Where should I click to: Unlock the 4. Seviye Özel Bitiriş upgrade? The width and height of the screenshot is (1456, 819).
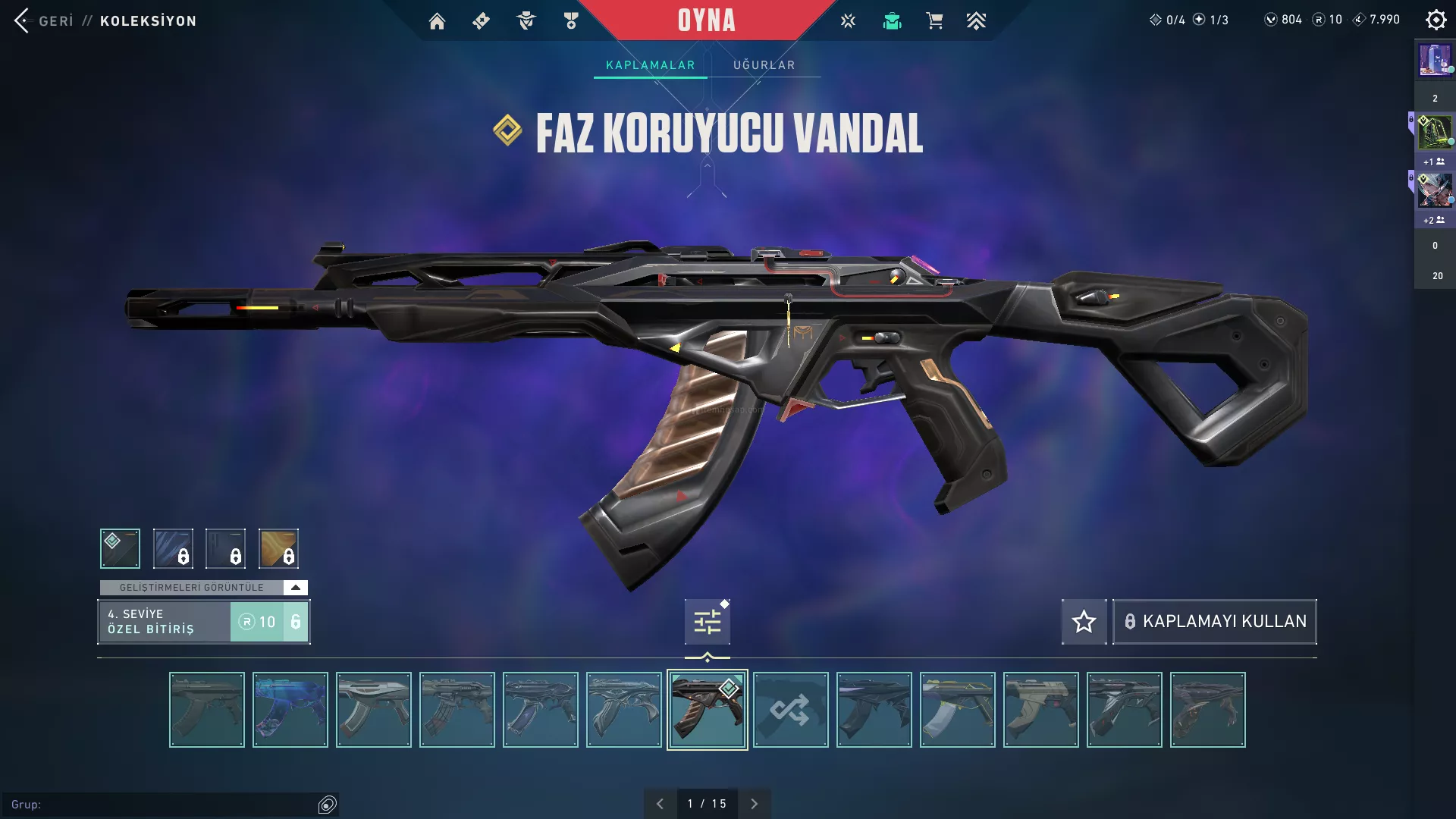pos(269,622)
